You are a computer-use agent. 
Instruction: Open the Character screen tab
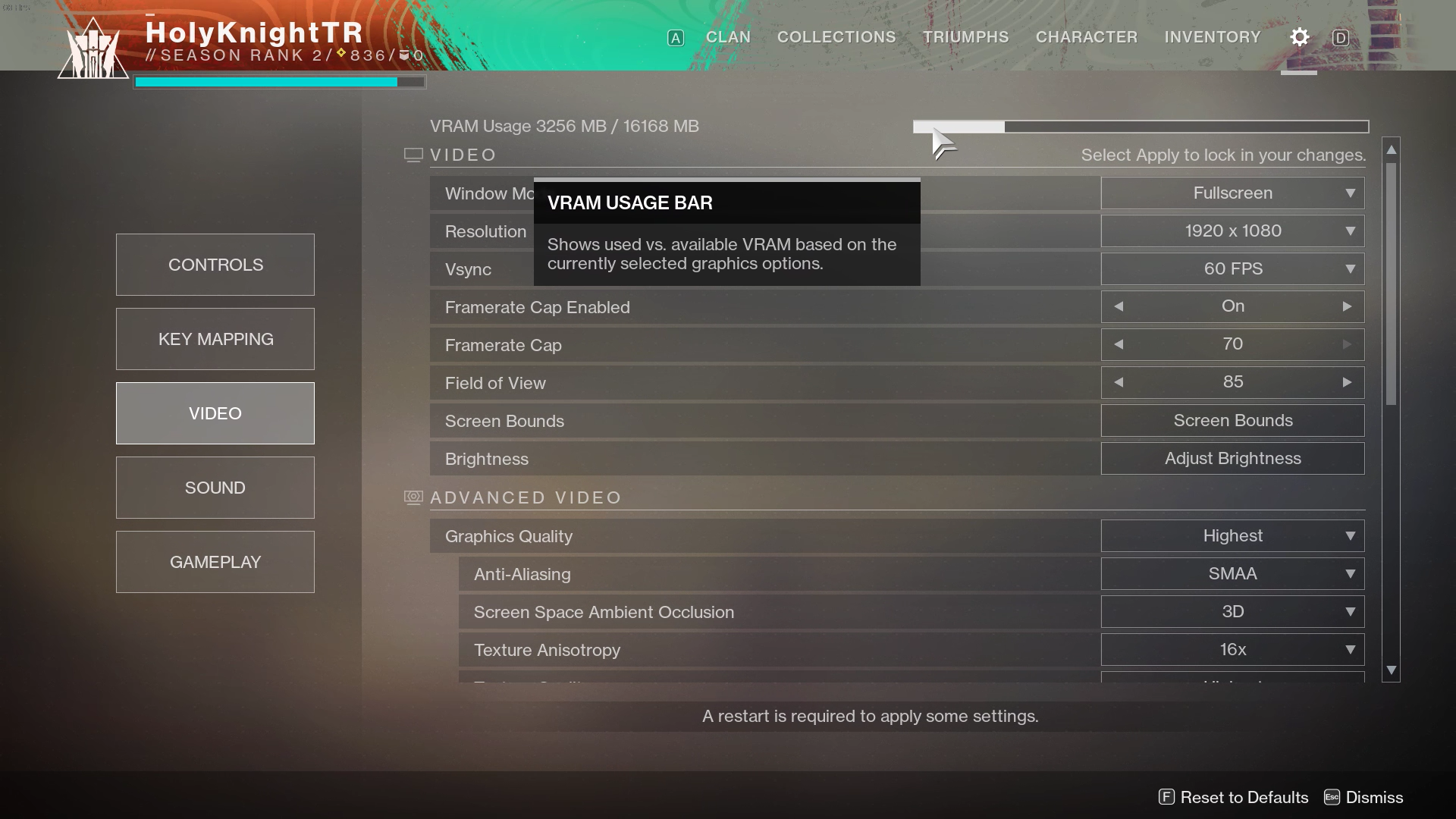1087,37
